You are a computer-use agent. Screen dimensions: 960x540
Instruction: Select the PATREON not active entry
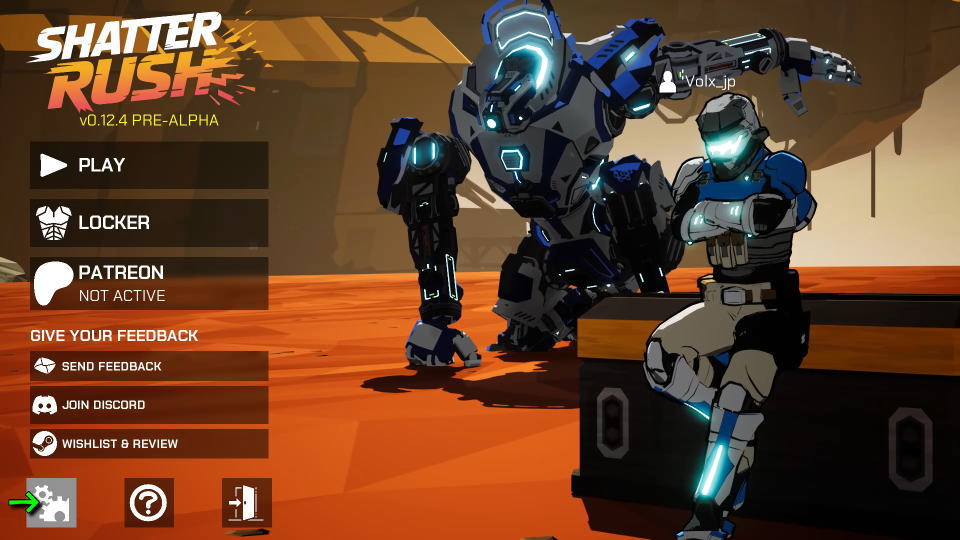pos(149,283)
